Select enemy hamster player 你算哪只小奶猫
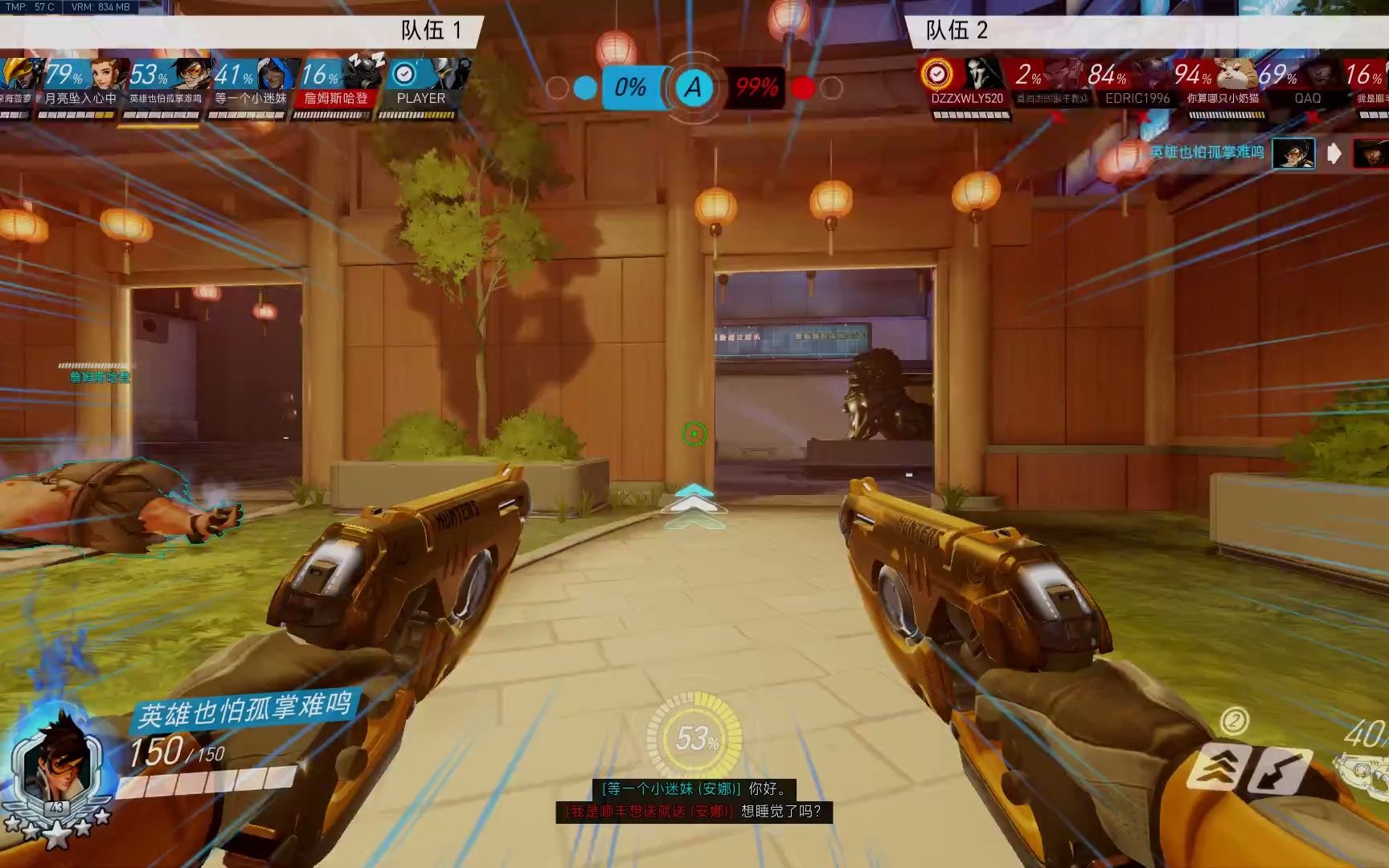 pyautogui.click(x=1223, y=98)
